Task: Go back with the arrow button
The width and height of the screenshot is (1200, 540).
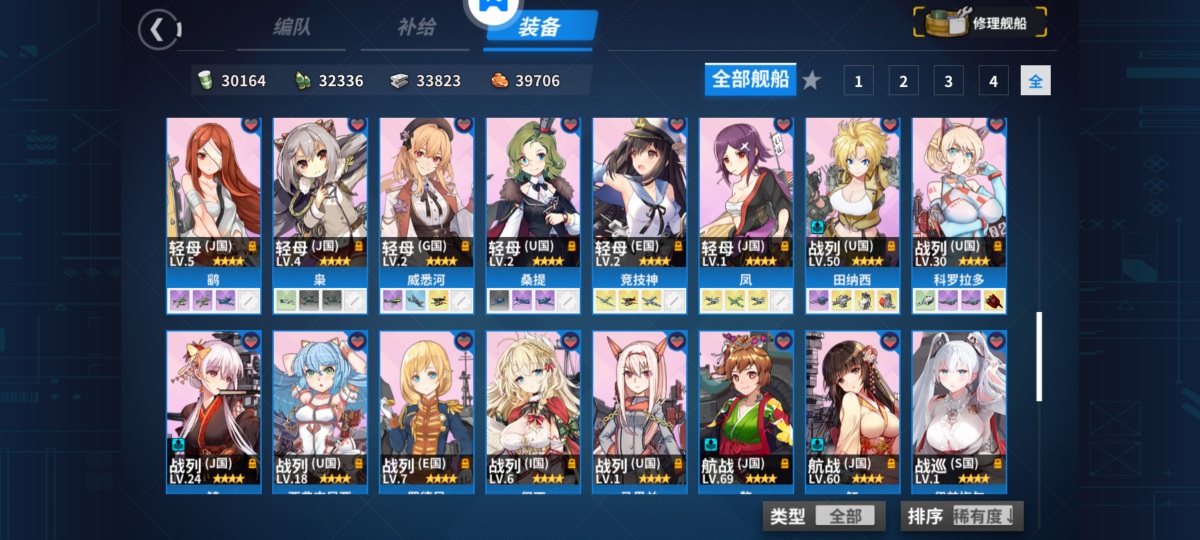Action: tap(157, 29)
